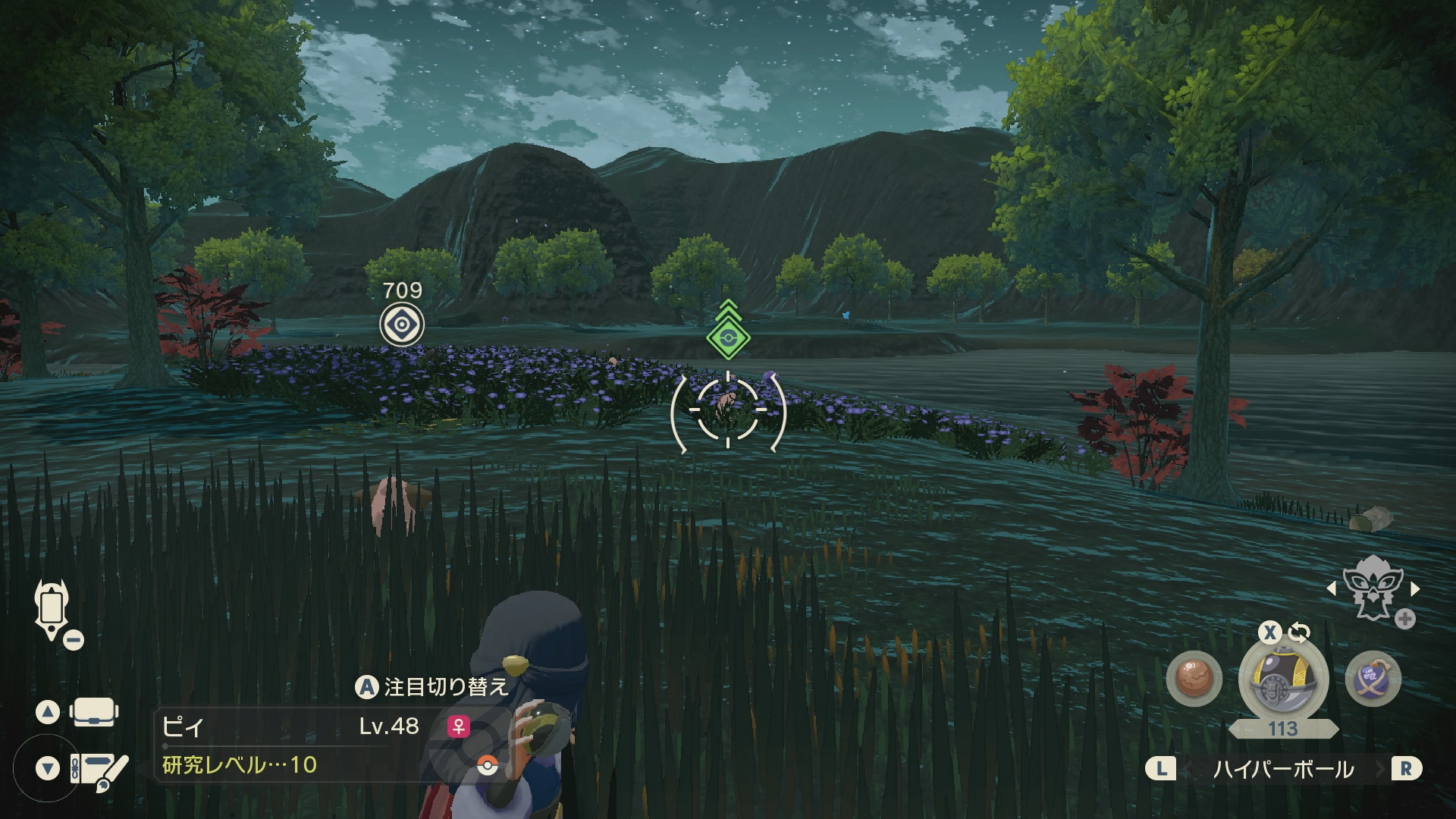Click the 709 distance waypoint marker
The height and width of the screenshot is (819, 1456).
pyautogui.click(x=401, y=325)
